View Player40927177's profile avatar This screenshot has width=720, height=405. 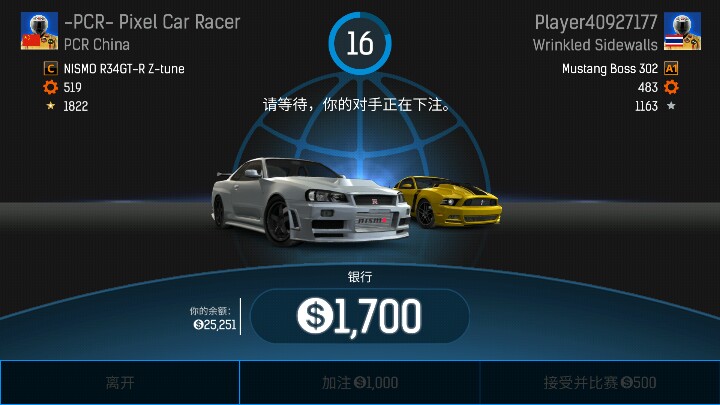pos(681,32)
